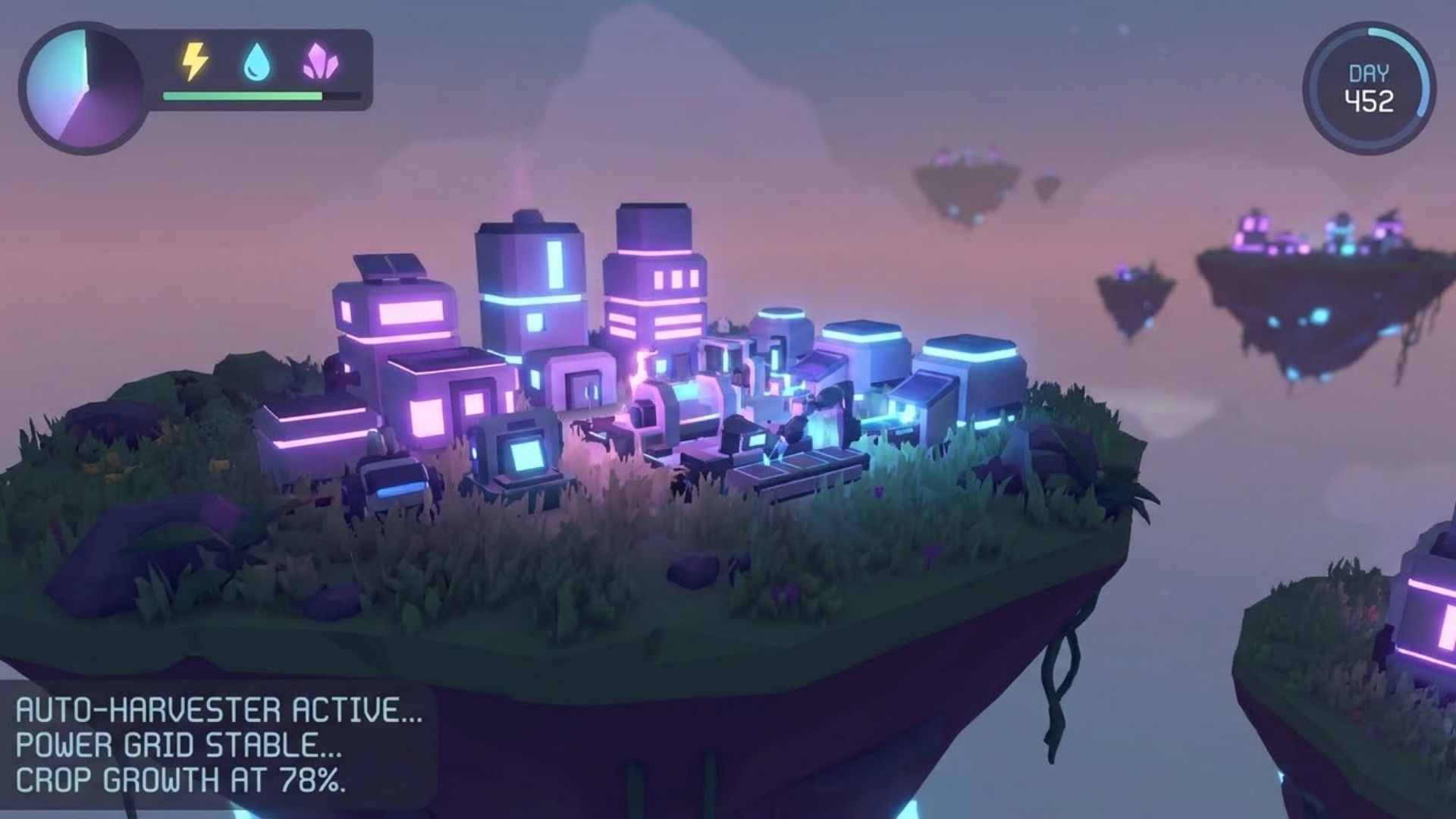Click the green resource progress bar
This screenshot has height=819, width=1456.
[243, 94]
